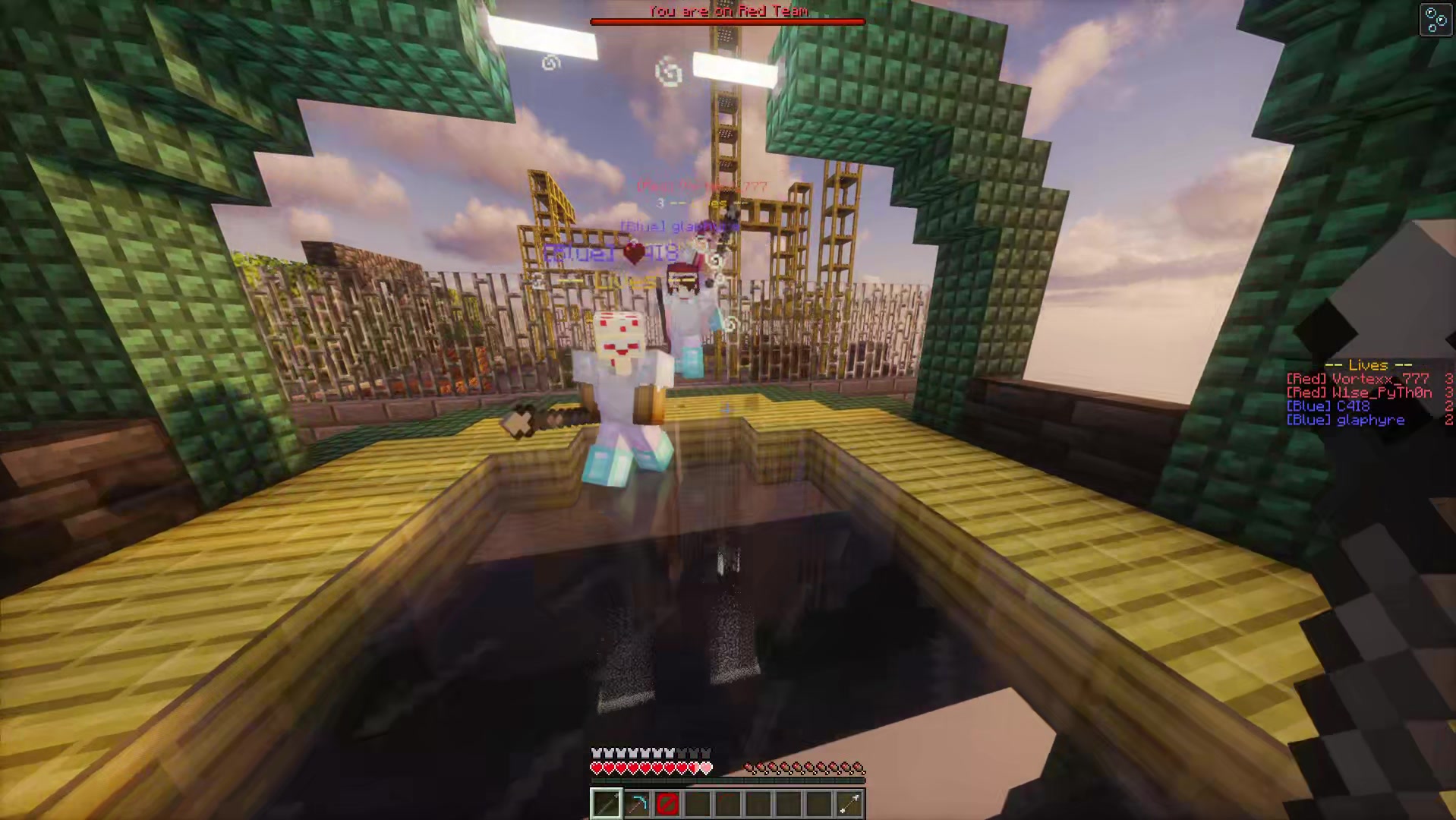The height and width of the screenshot is (820, 1456).
Task: Click the 'You are on Red Team' title text
Action: pos(726,11)
